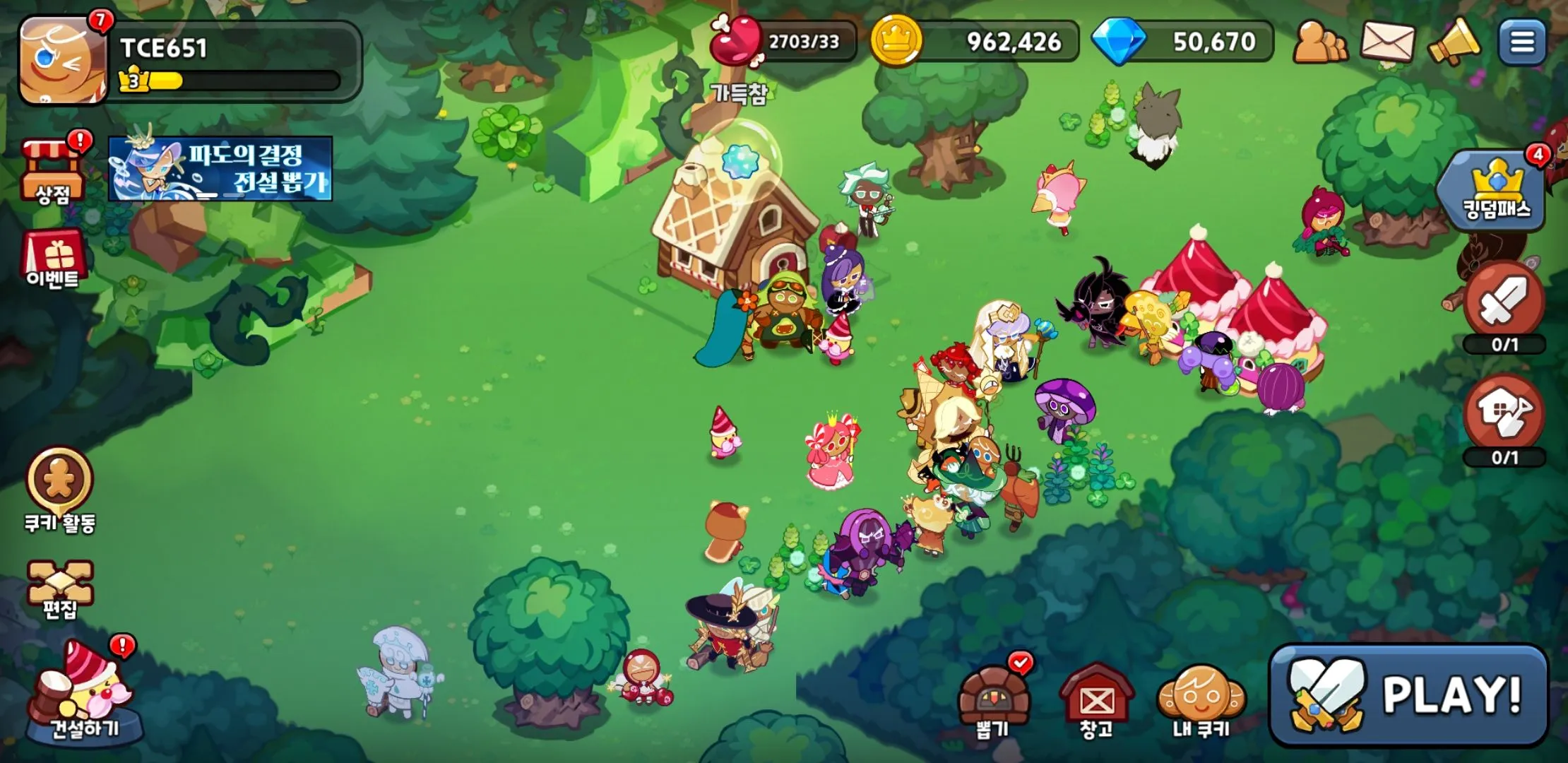Start the game with PLAY! button
Screen dimensions: 1568x763
click(x=1408, y=695)
